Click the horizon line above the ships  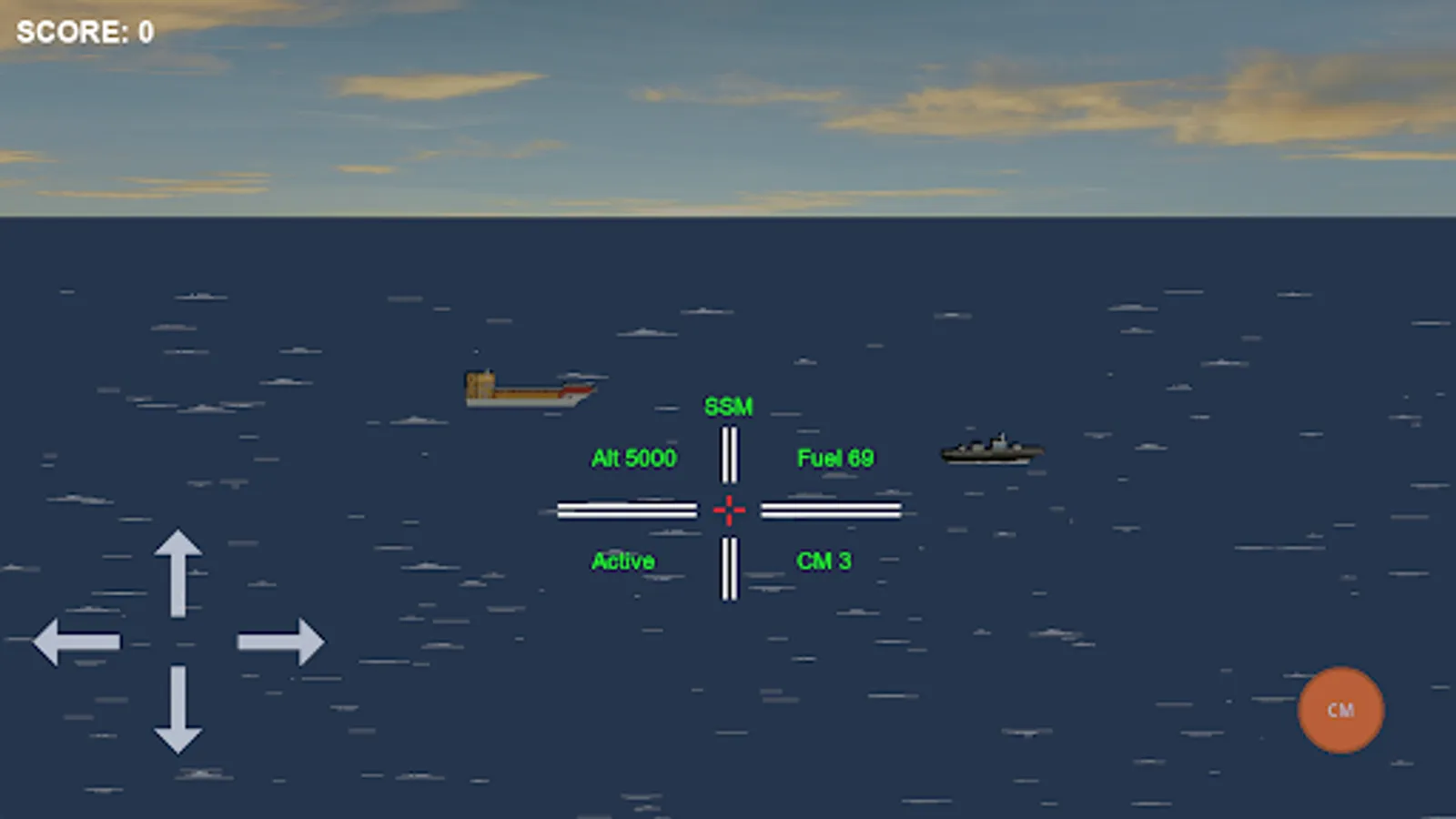coord(728,218)
